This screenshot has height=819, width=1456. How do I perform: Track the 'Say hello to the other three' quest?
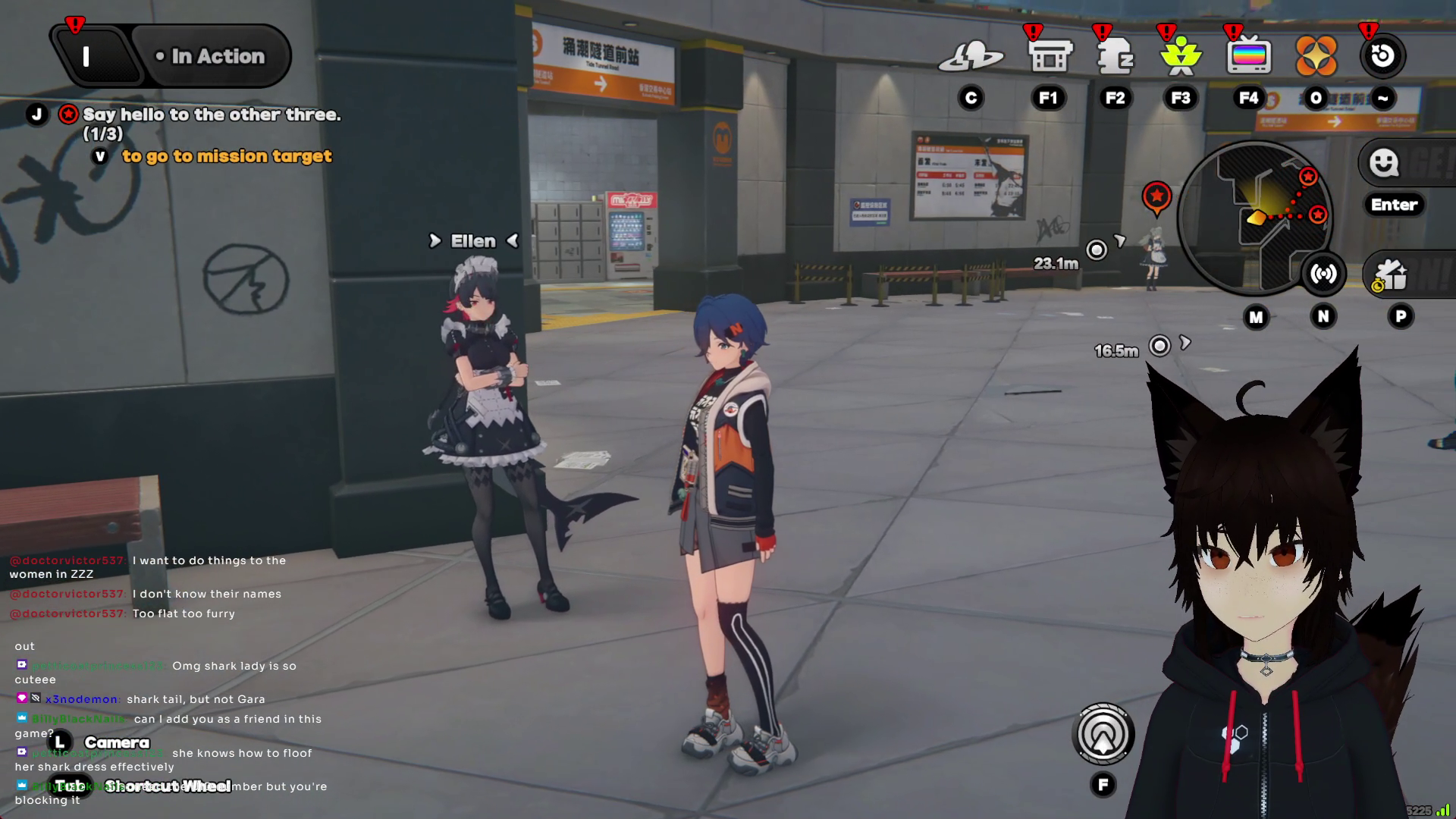point(211,115)
